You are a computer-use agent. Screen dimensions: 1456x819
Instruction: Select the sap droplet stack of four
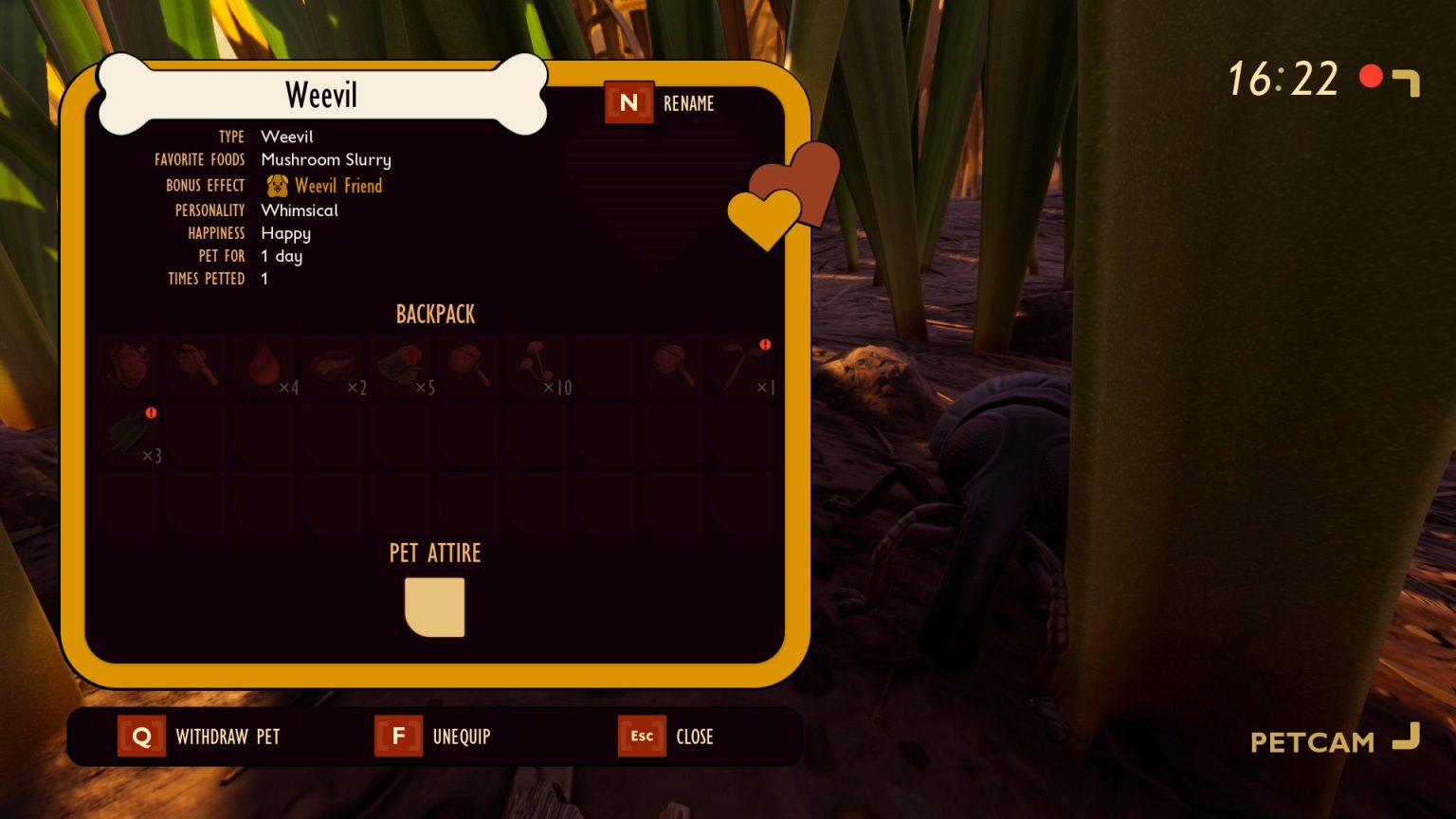(x=265, y=367)
